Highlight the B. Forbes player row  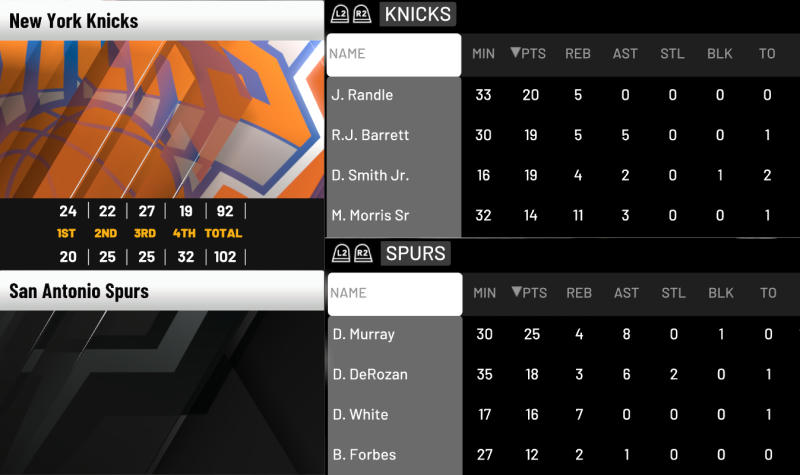[394, 454]
